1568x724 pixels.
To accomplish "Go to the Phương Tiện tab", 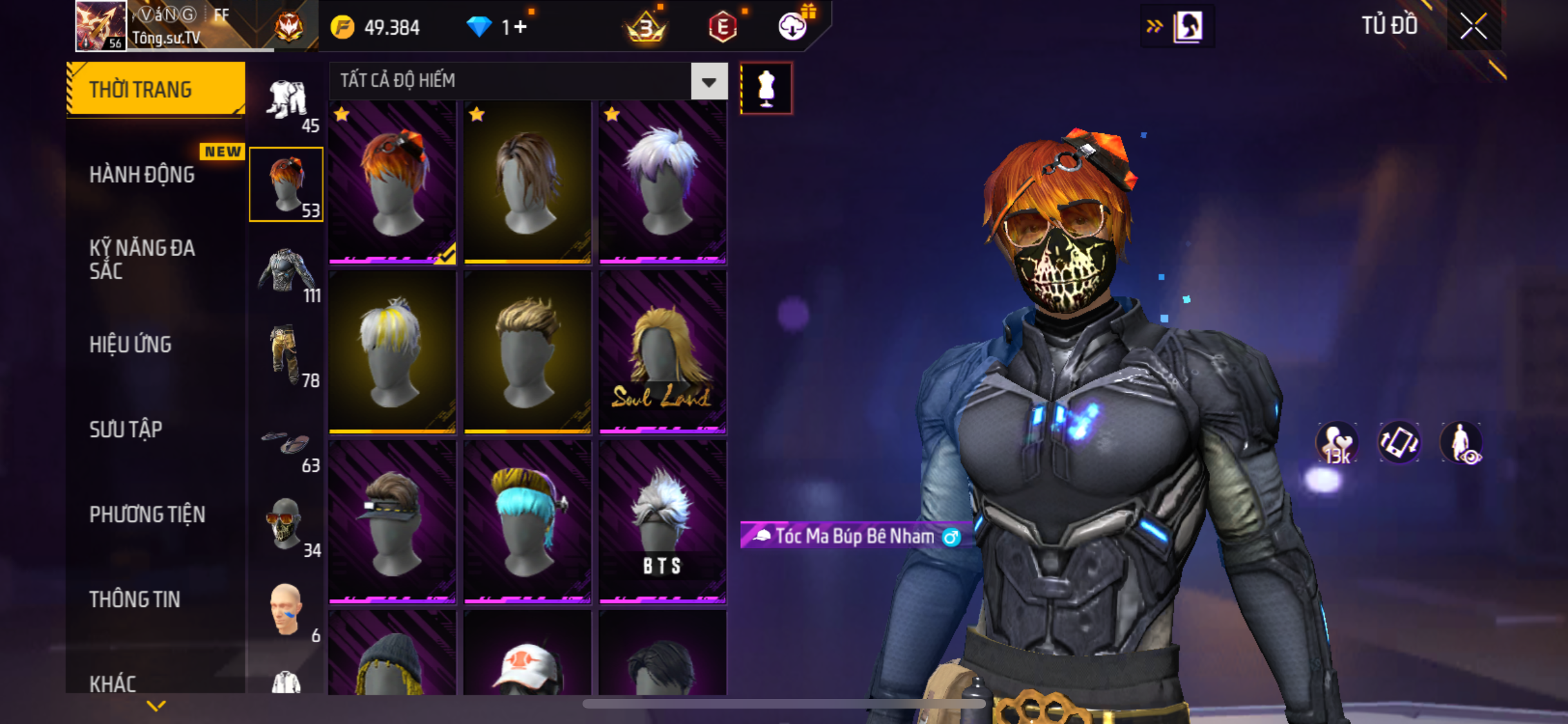I will click(147, 514).
